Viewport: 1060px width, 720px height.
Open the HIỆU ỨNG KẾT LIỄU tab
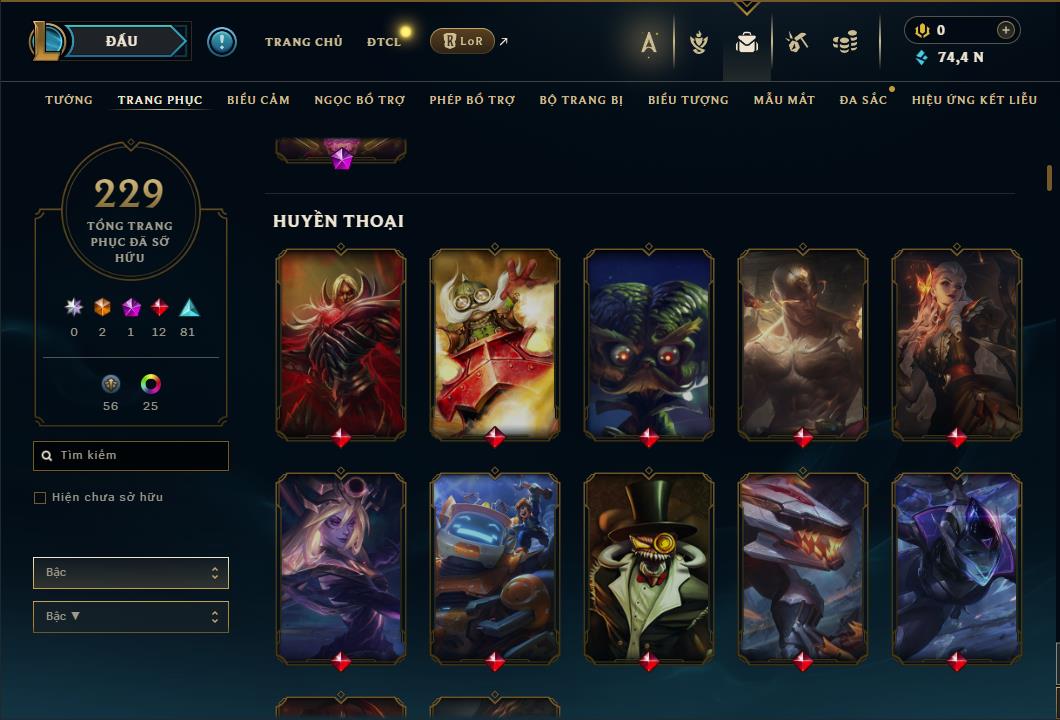click(974, 100)
